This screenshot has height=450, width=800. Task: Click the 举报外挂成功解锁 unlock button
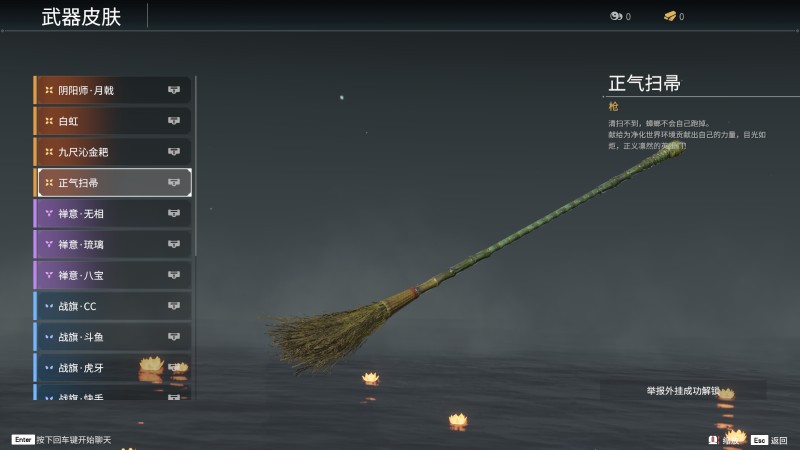point(683,390)
